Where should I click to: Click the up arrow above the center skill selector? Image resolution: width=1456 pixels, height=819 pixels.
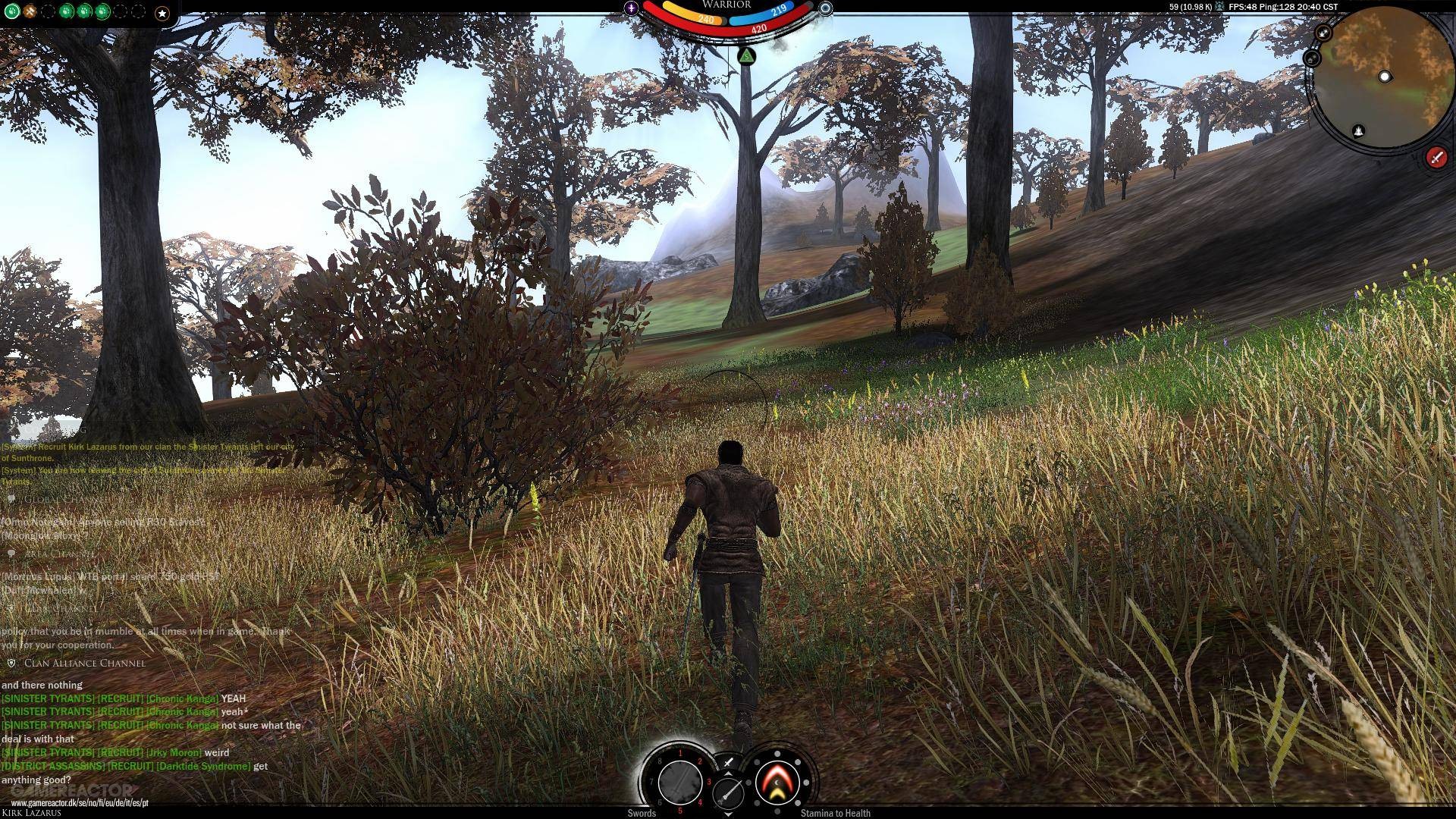click(729, 772)
